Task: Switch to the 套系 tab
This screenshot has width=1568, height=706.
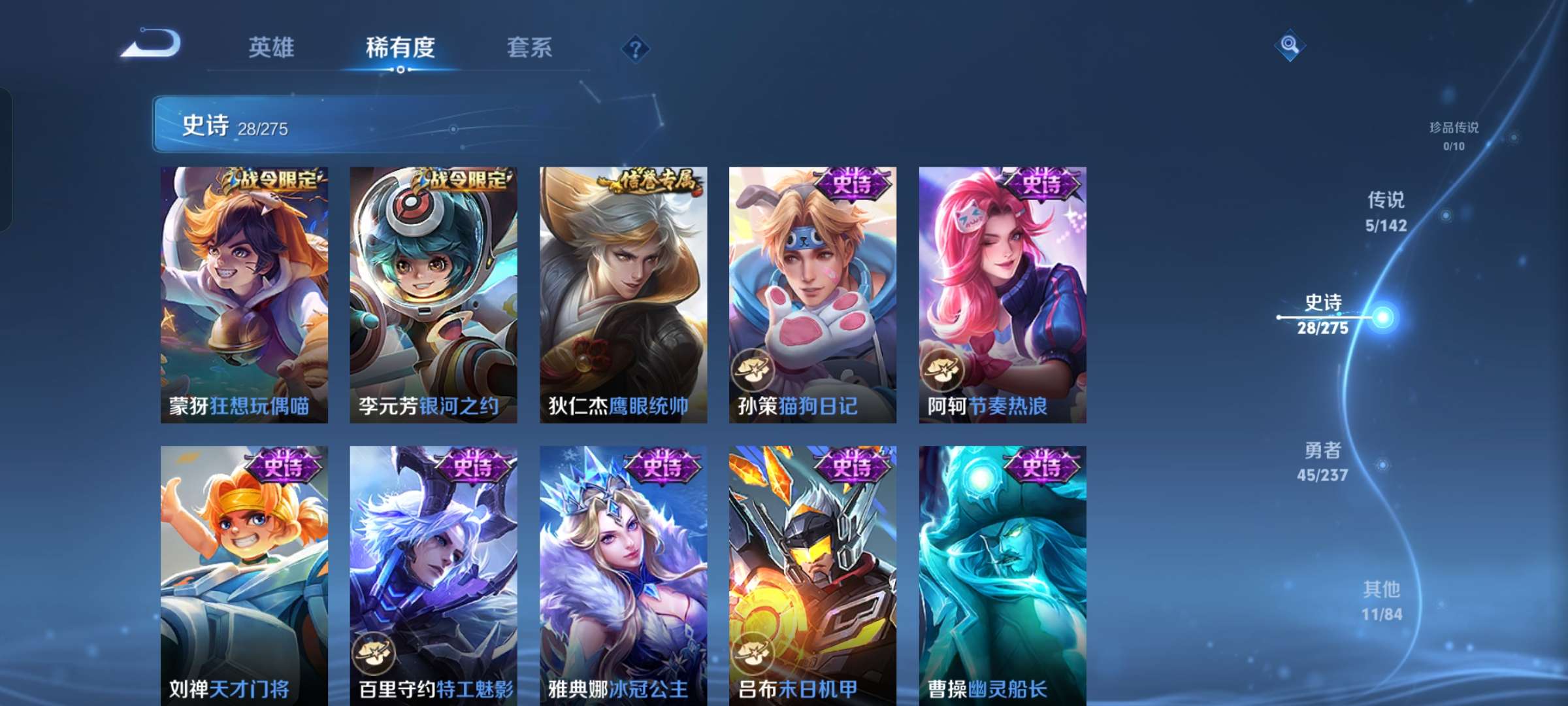Action: (531, 47)
